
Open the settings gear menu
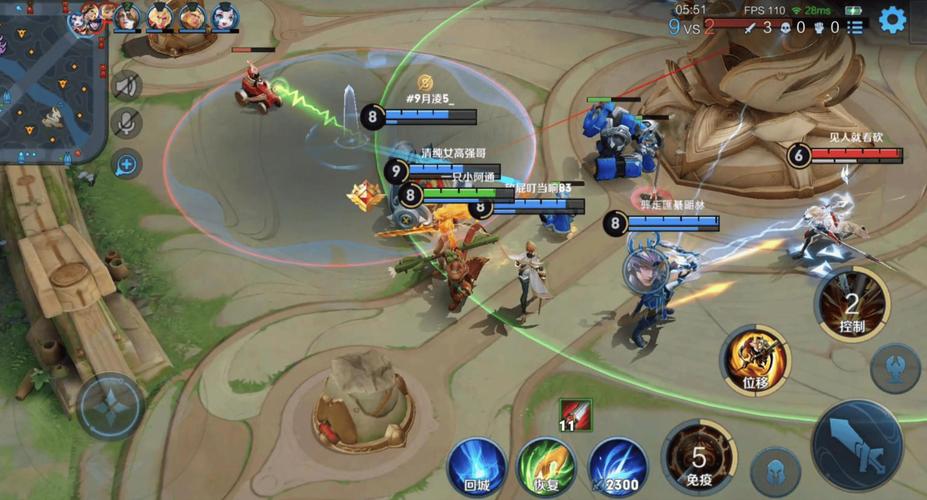[x=892, y=19]
